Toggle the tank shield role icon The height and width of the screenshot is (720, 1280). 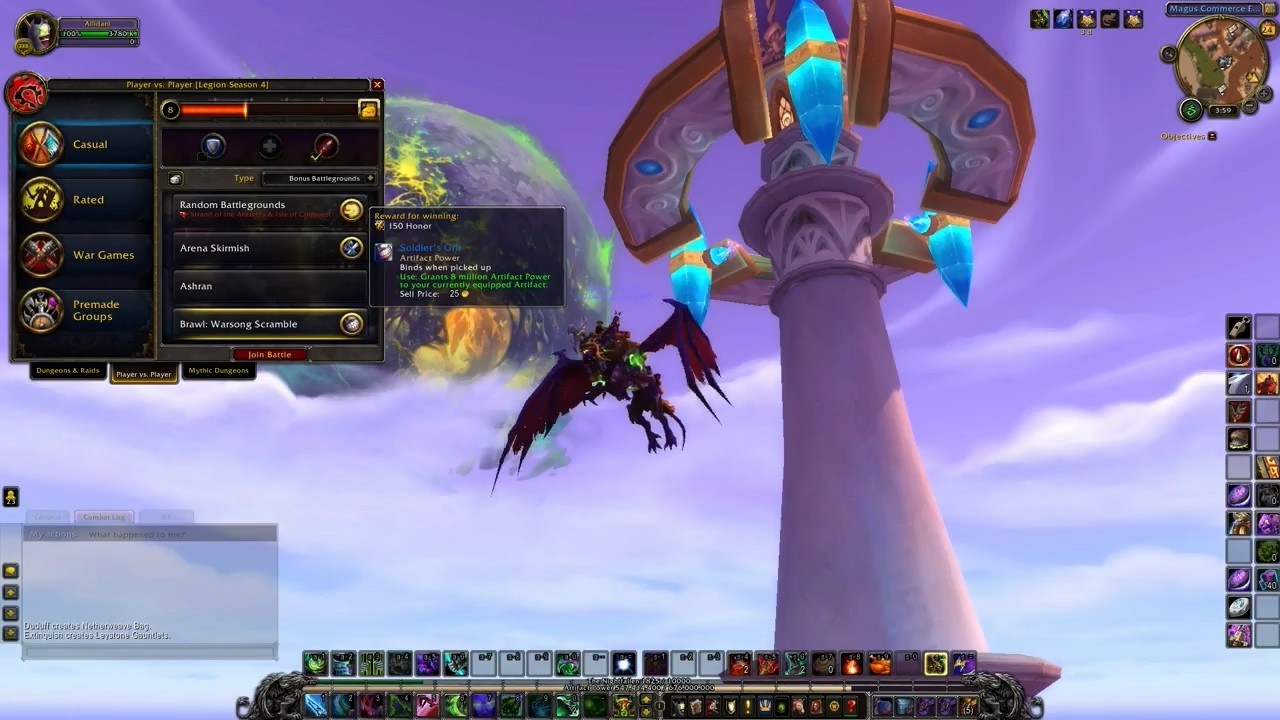point(213,148)
